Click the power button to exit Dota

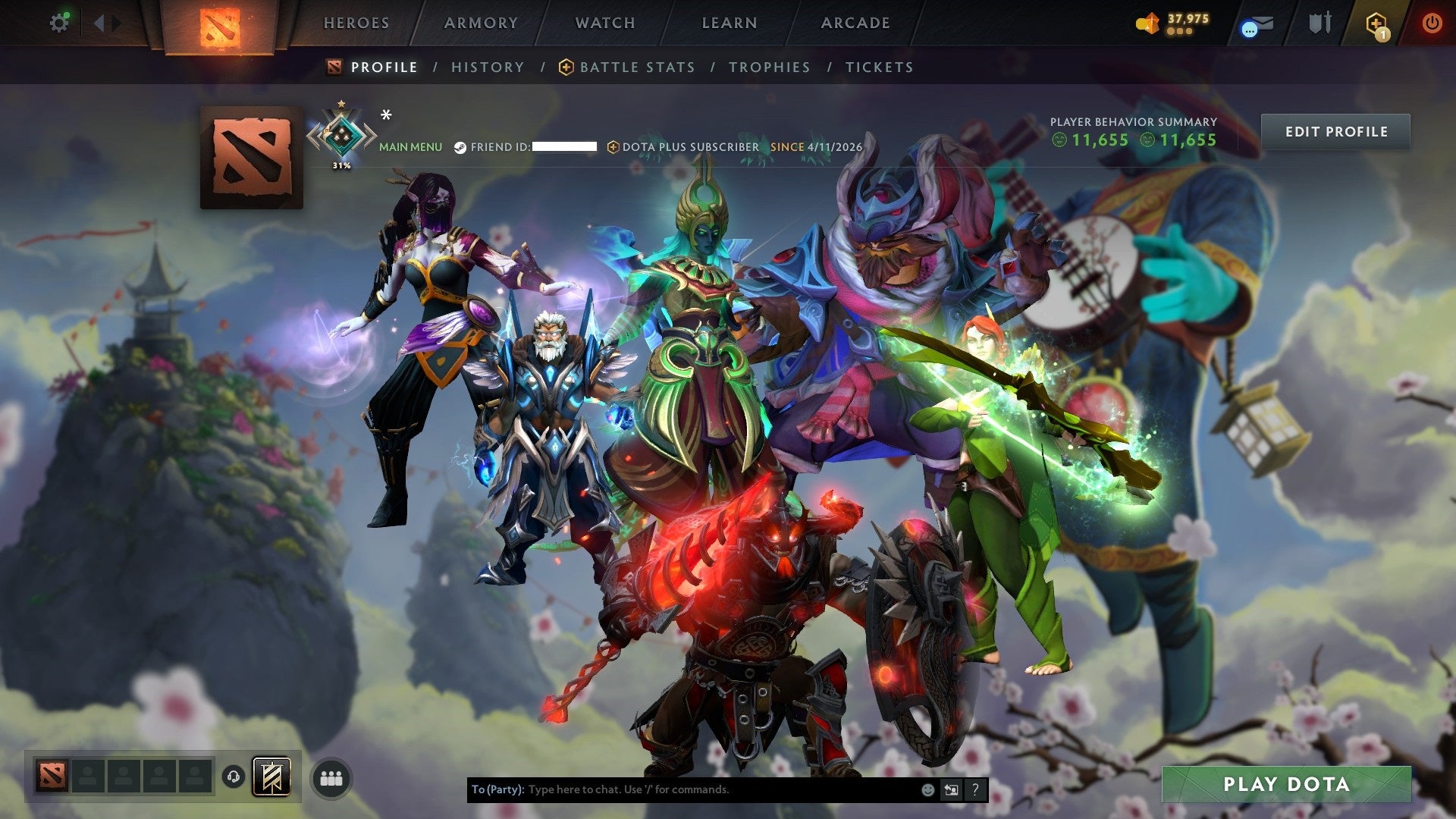click(1433, 23)
